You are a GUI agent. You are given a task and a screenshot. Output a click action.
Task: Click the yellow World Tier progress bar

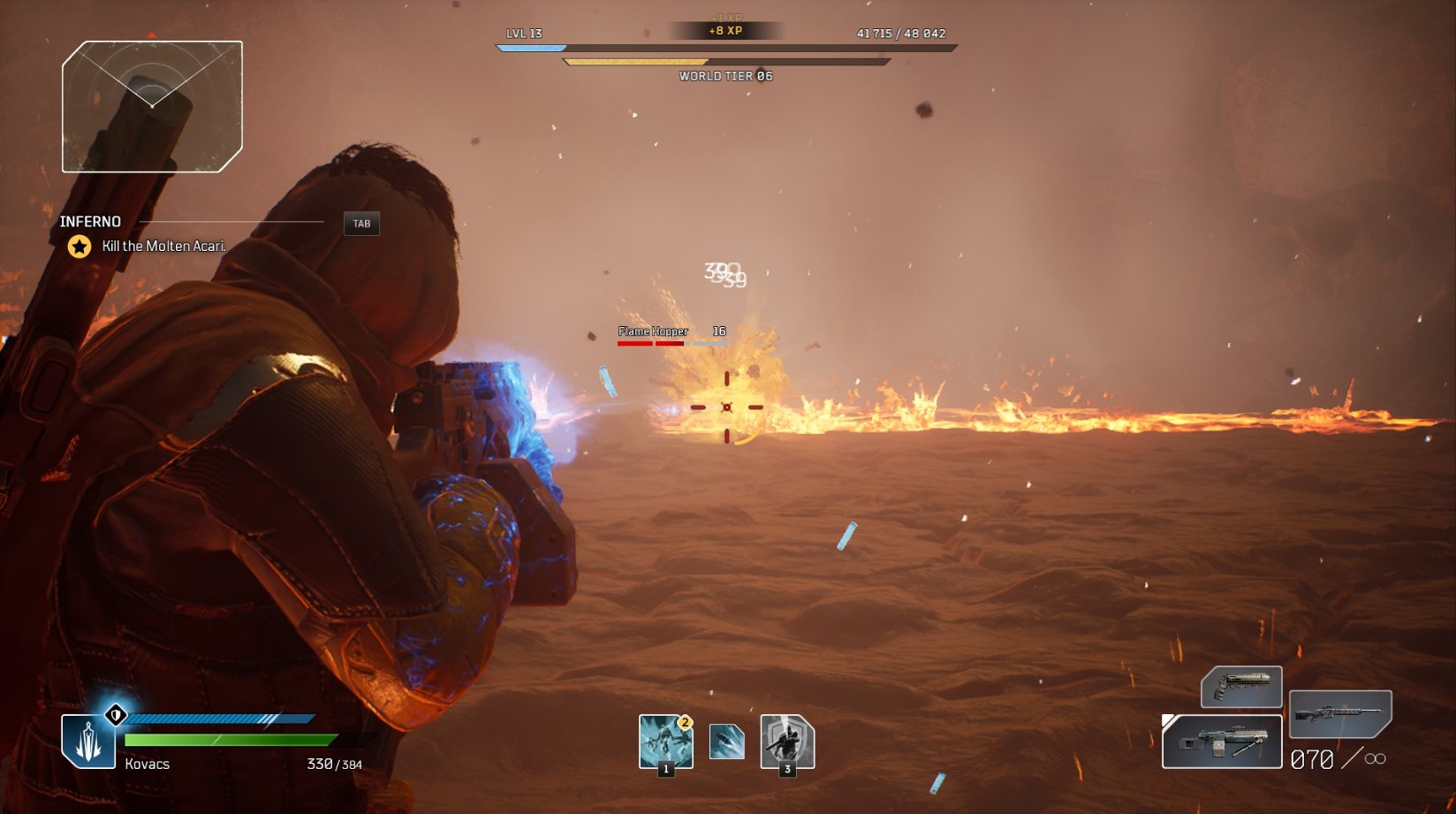coord(636,61)
